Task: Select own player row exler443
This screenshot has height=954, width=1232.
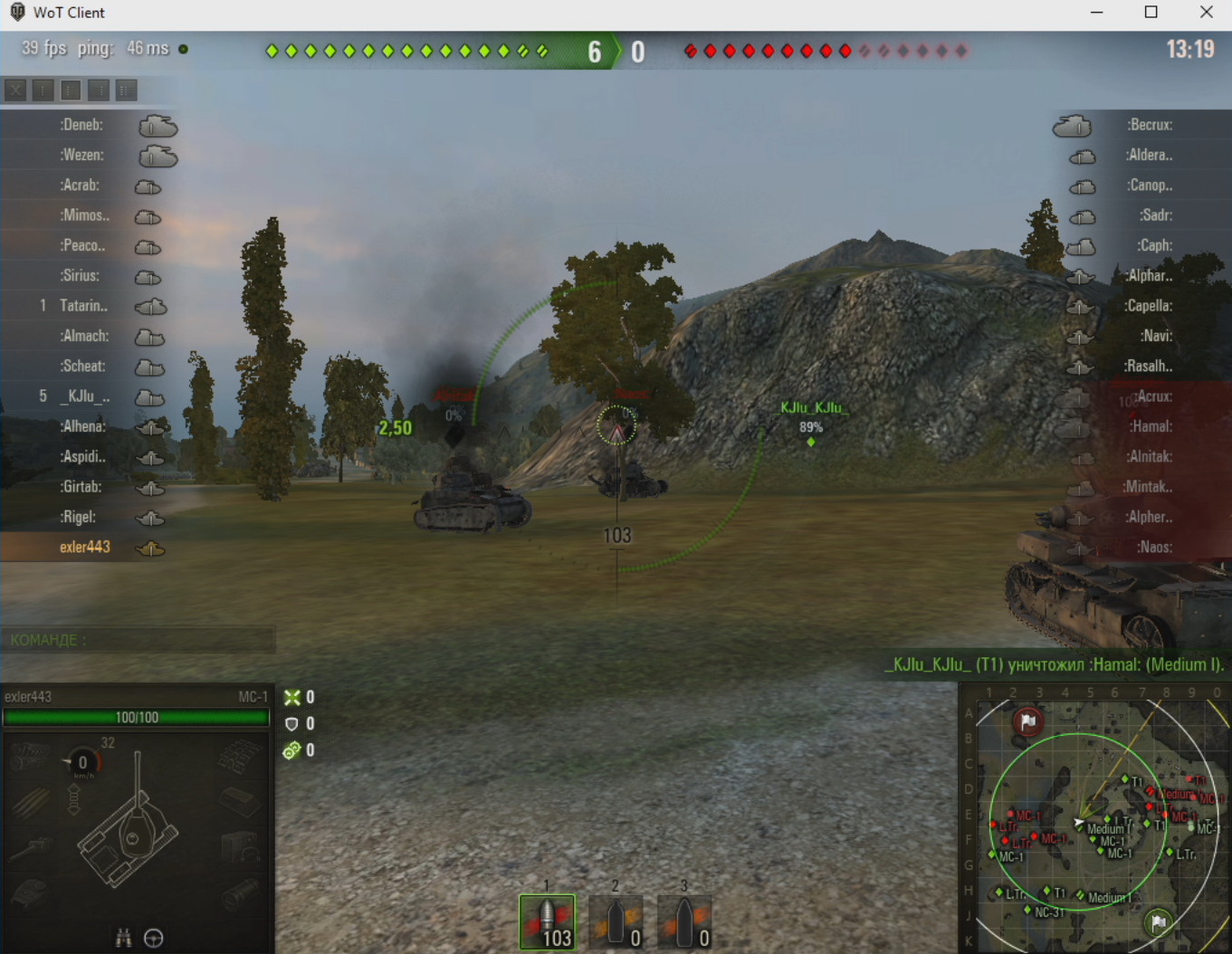Action: click(x=85, y=548)
